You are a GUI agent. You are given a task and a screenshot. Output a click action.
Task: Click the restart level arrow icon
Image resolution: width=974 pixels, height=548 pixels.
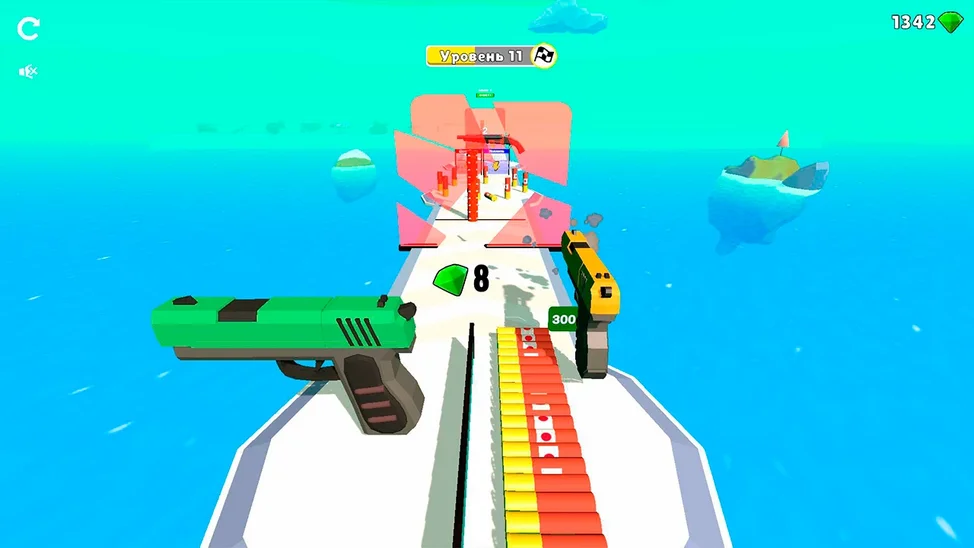29,29
